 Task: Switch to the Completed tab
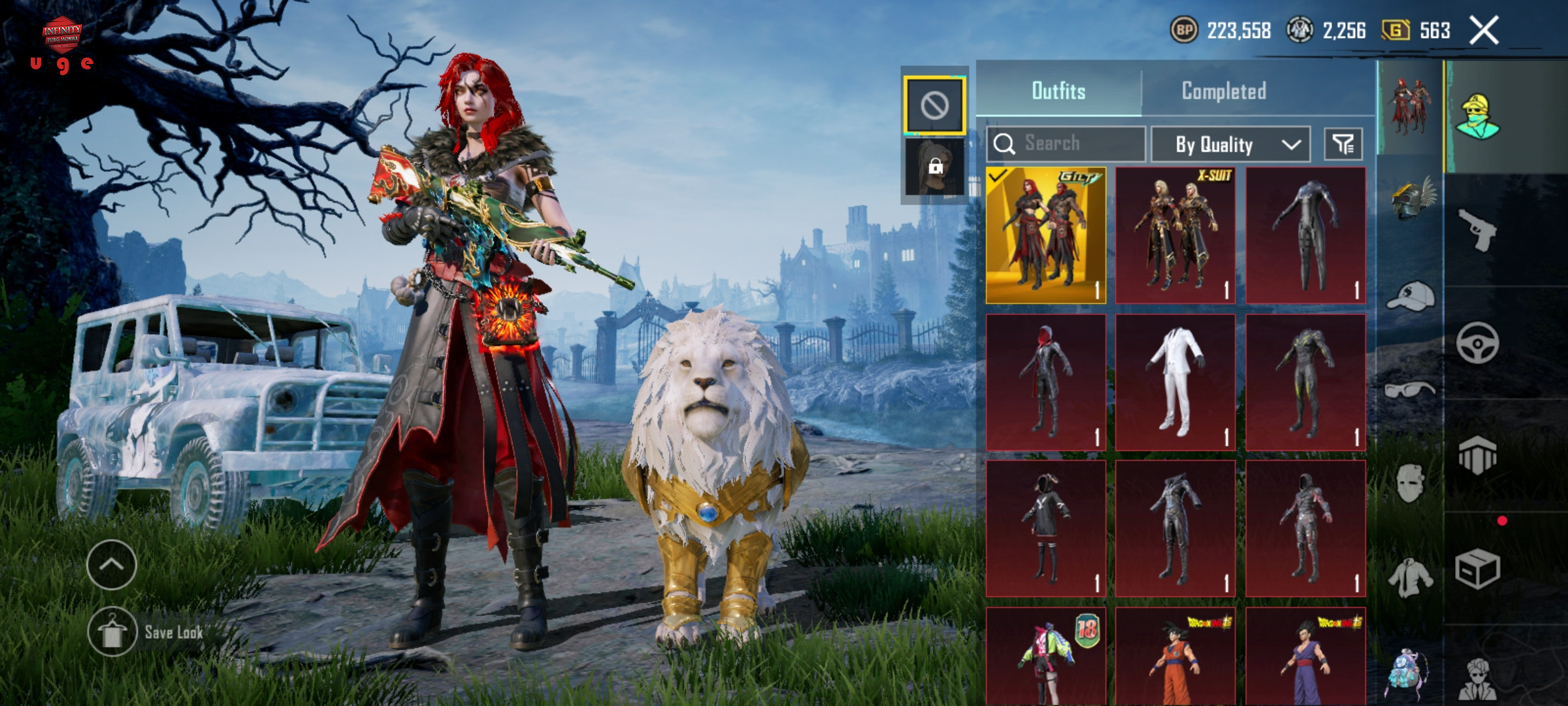pyautogui.click(x=1224, y=91)
